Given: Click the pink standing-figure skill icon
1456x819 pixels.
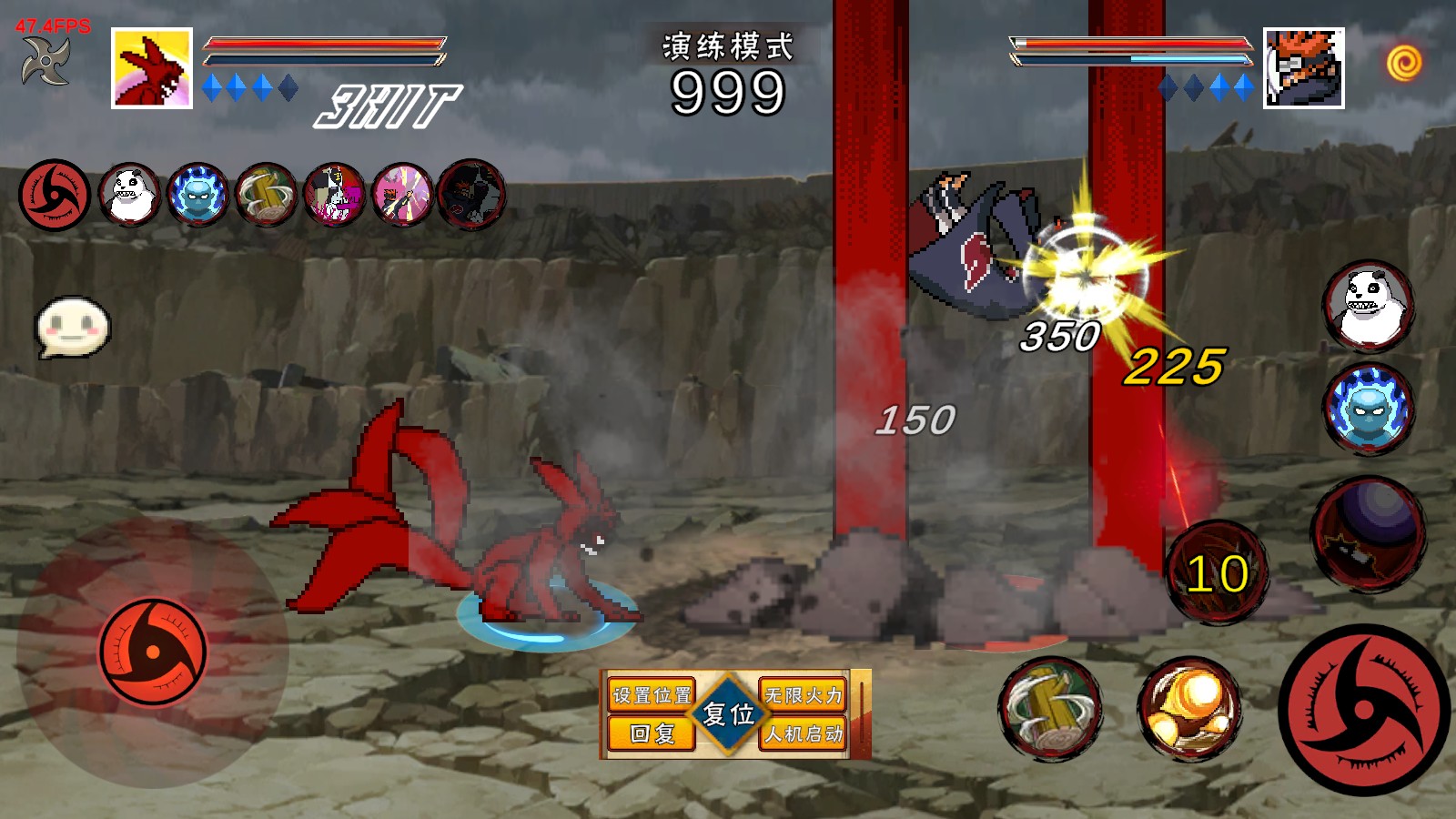Looking at the screenshot, I should click(x=334, y=194).
